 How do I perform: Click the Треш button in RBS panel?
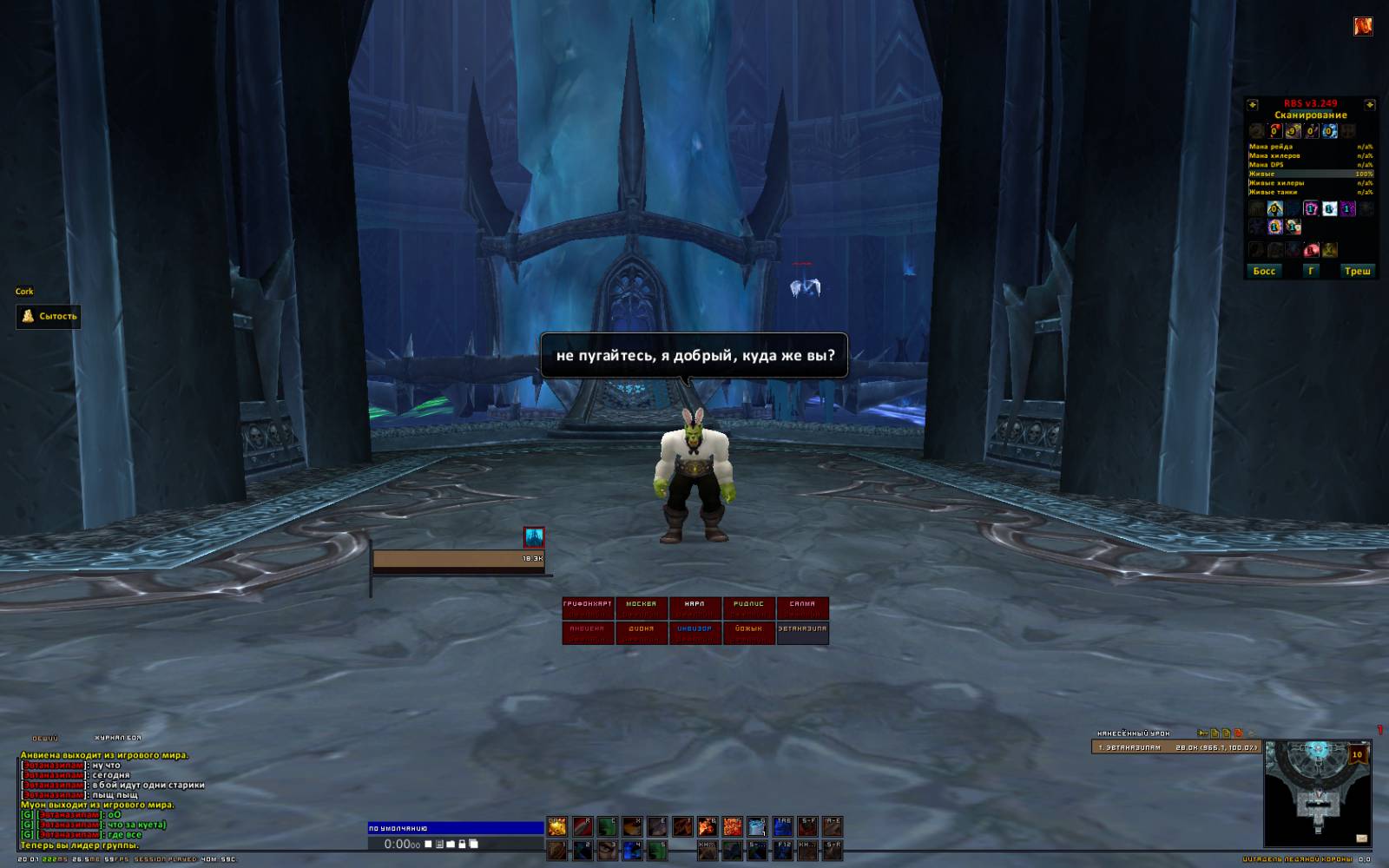(x=1357, y=271)
